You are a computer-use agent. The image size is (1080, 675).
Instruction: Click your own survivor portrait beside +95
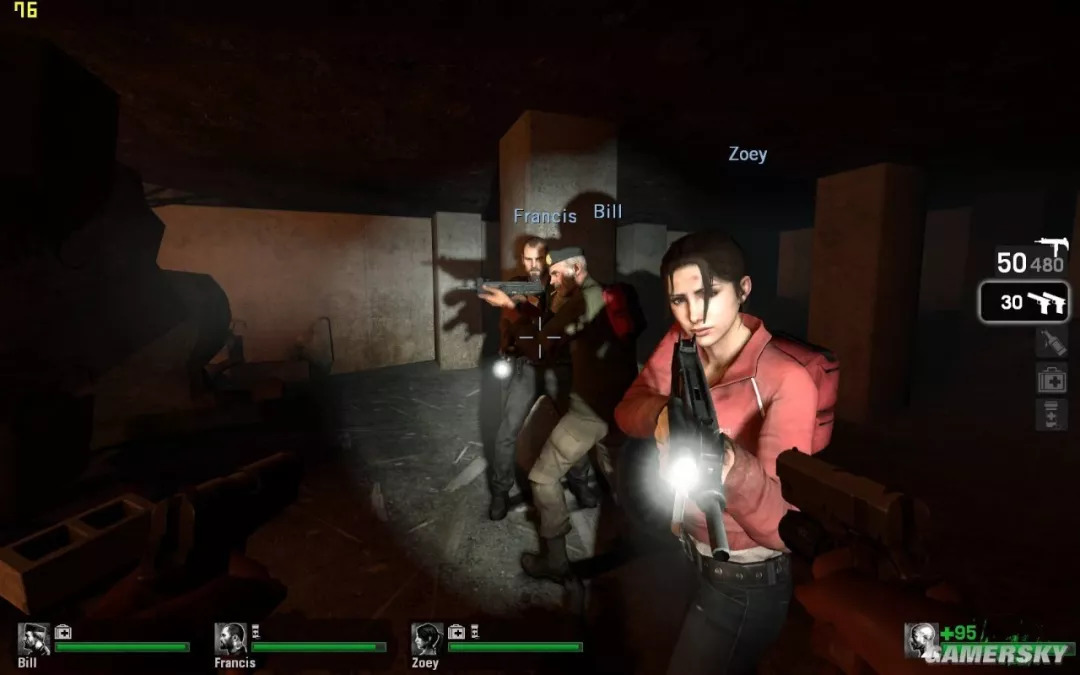tap(921, 640)
